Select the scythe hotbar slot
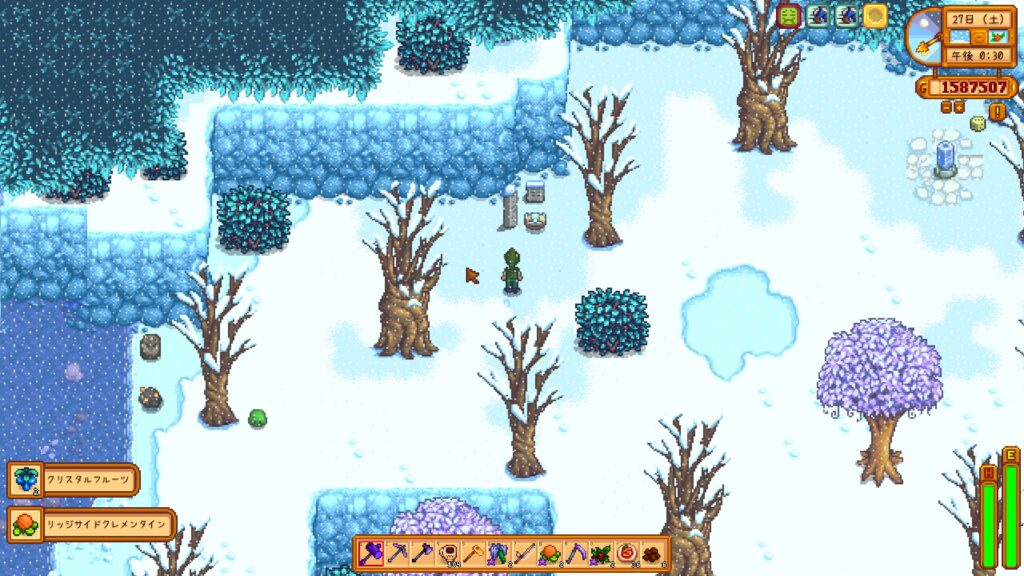 (576, 552)
